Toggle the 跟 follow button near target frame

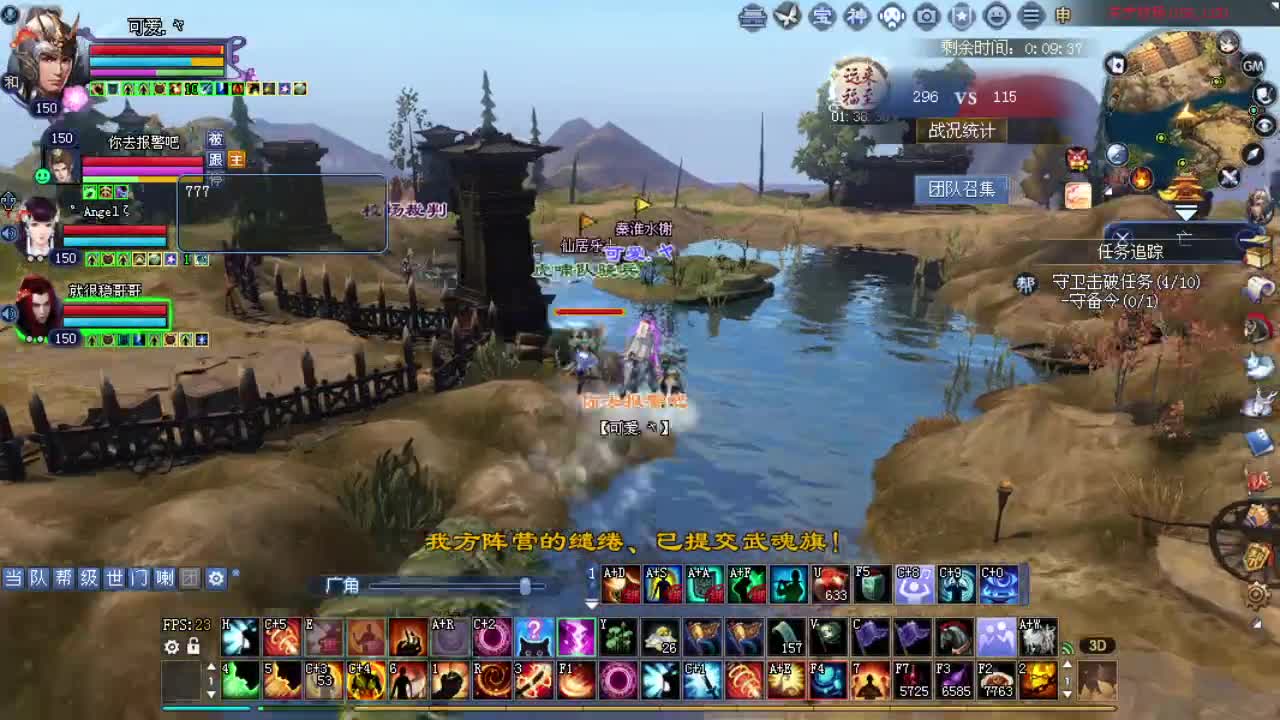pos(214,160)
